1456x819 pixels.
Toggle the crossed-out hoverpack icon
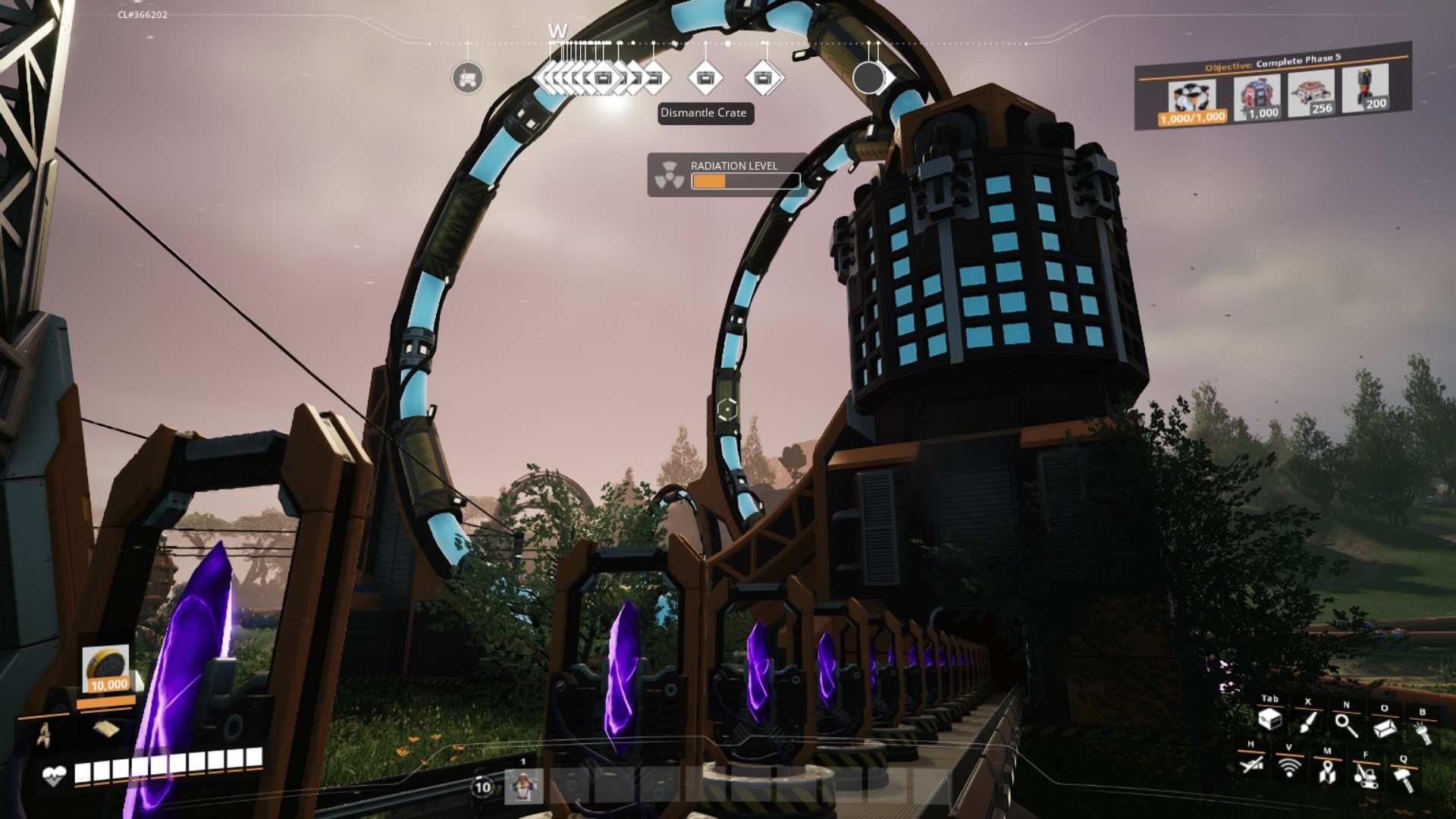(1251, 764)
